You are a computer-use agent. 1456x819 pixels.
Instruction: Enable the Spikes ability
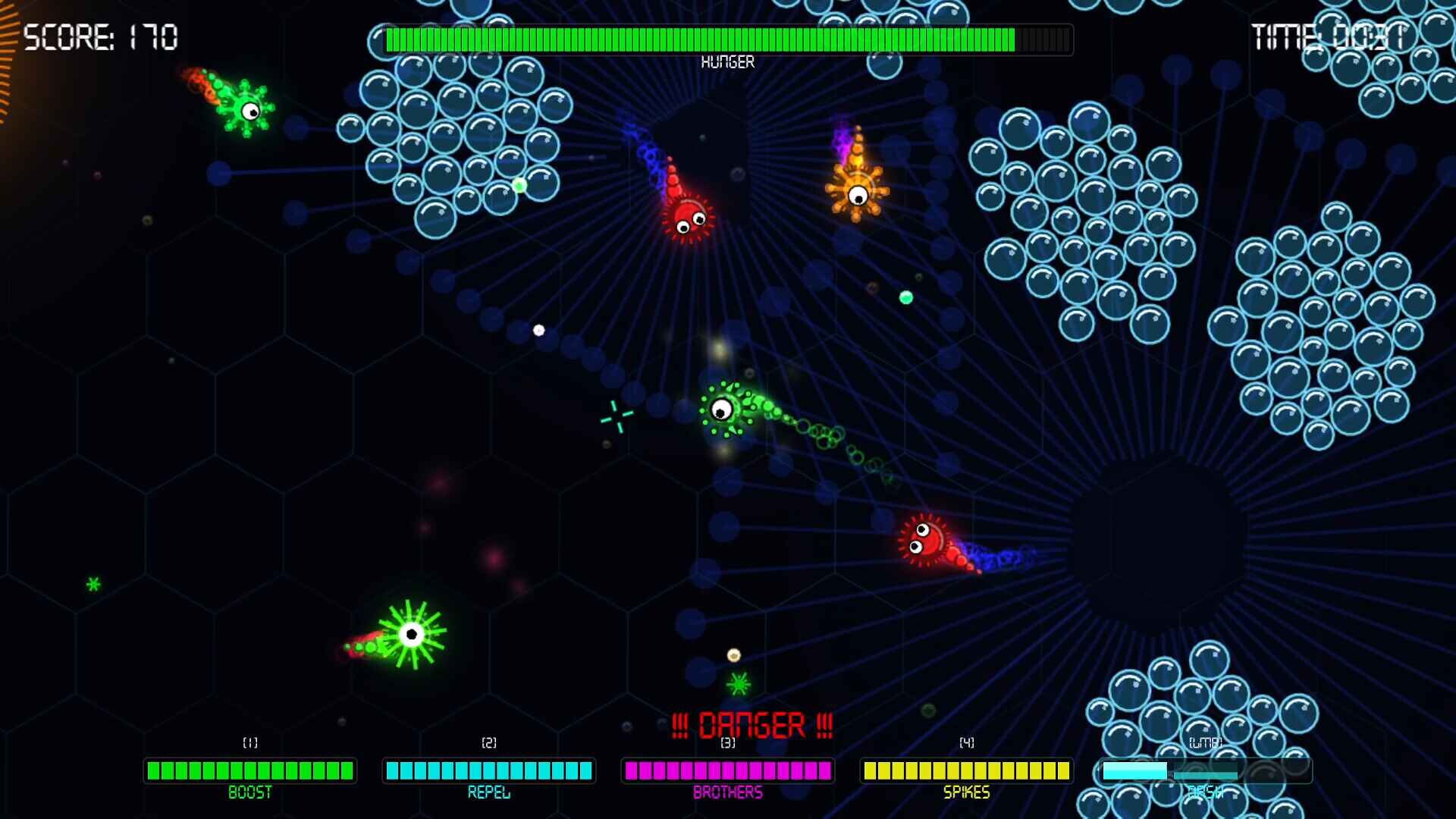tap(967, 770)
